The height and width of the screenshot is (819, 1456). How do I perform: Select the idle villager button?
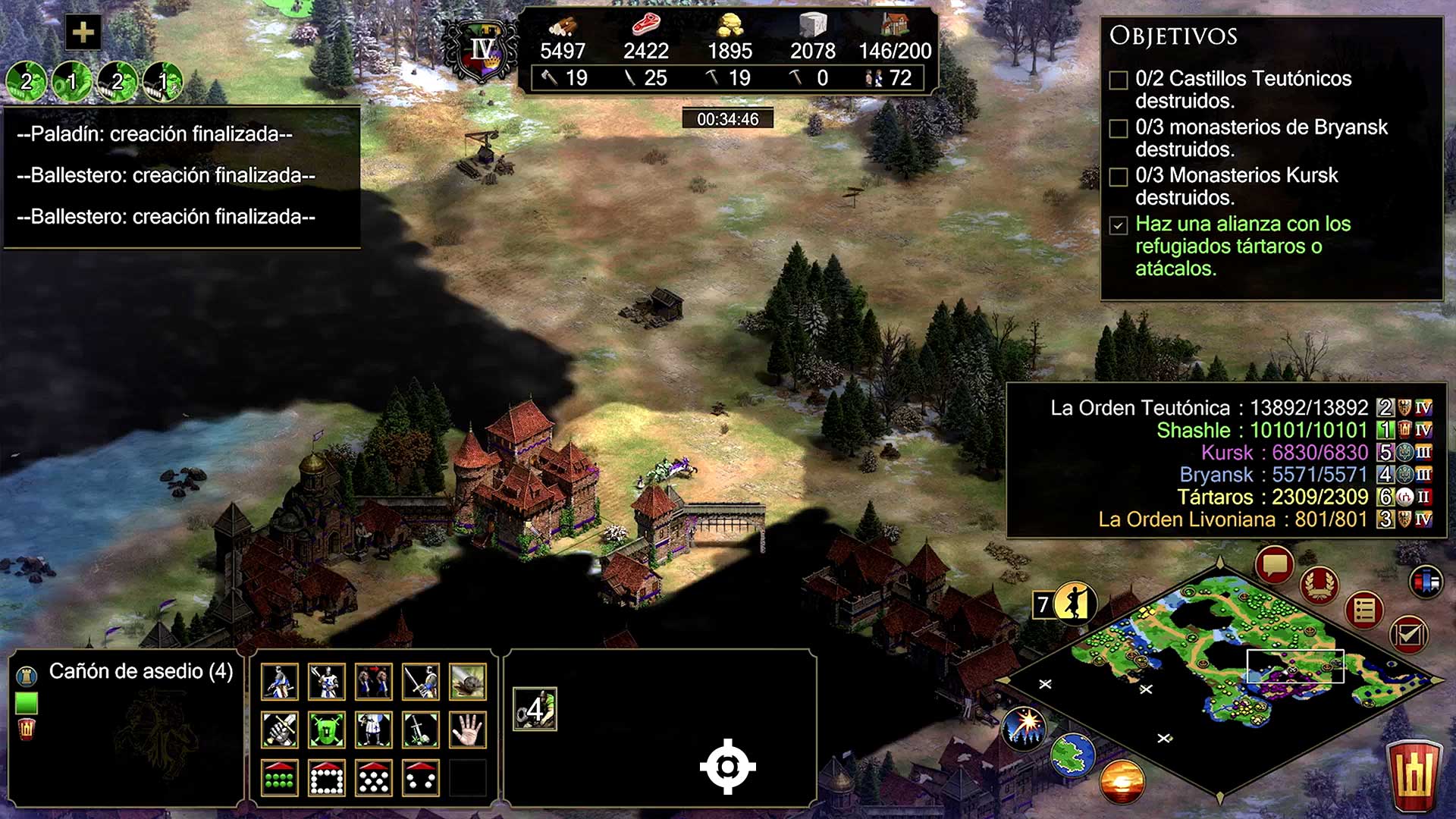[1073, 604]
